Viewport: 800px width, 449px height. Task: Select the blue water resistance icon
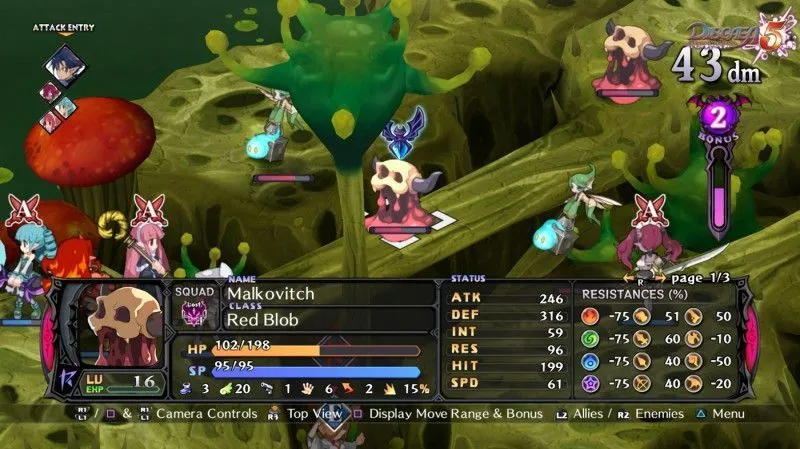pos(593,360)
